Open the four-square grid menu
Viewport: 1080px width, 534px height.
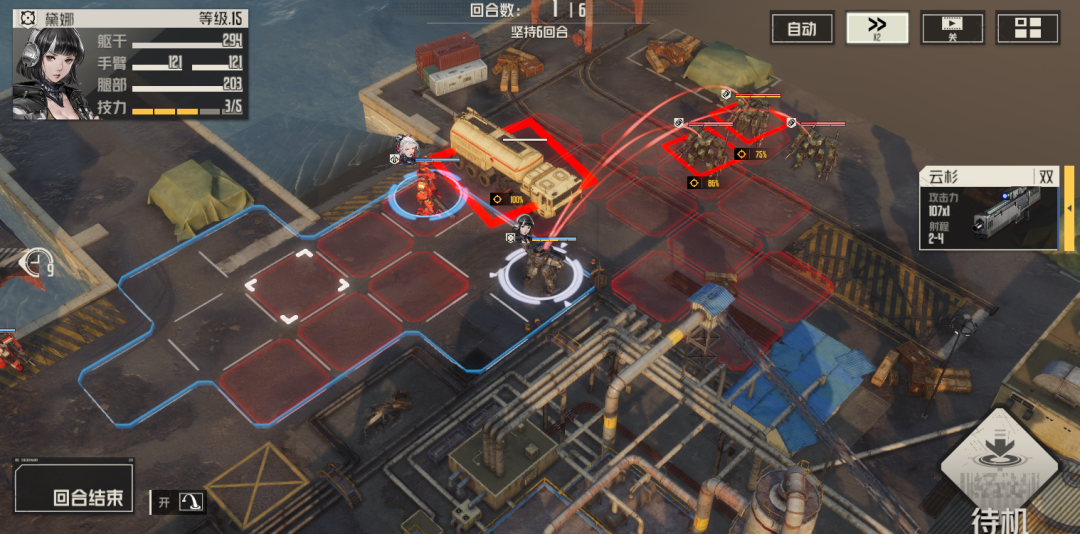[x=1027, y=28]
